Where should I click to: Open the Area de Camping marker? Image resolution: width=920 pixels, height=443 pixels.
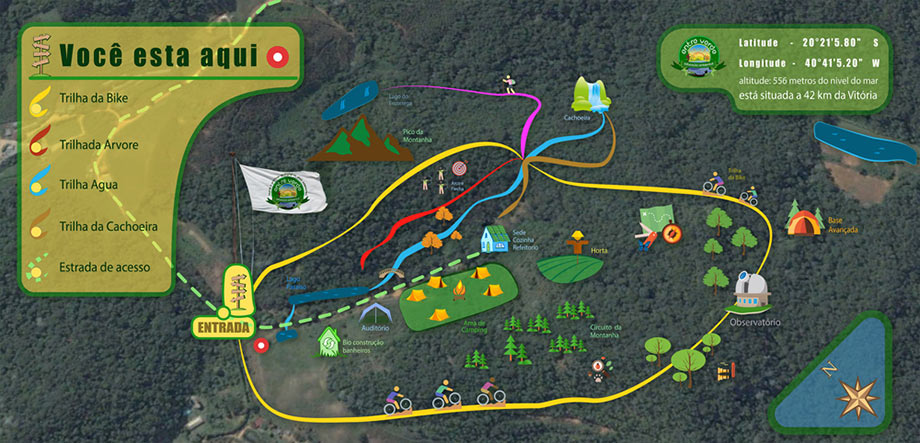459,294
